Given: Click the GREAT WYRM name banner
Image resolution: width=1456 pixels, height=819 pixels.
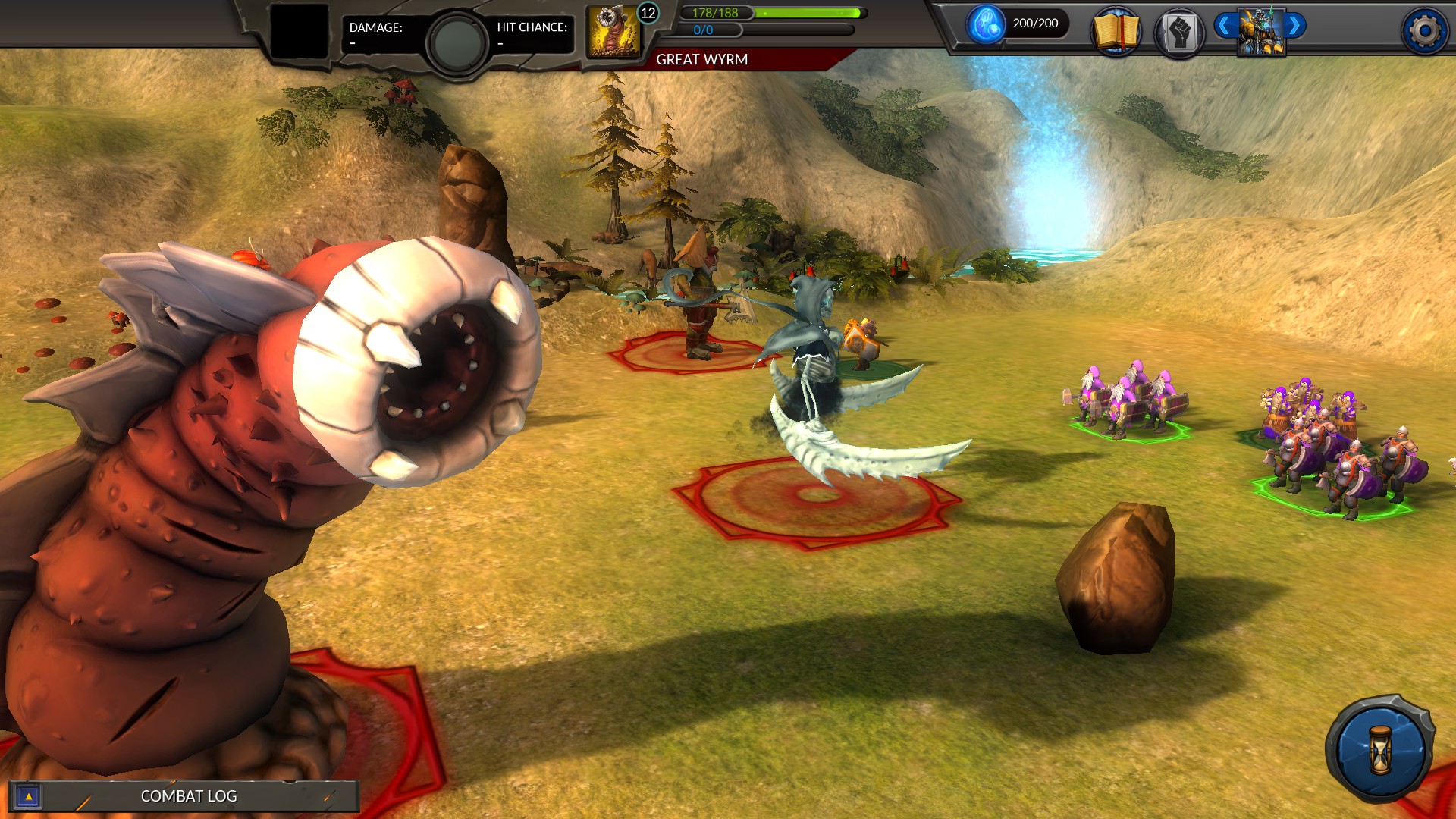Looking at the screenshot, I should pos(701,58).
